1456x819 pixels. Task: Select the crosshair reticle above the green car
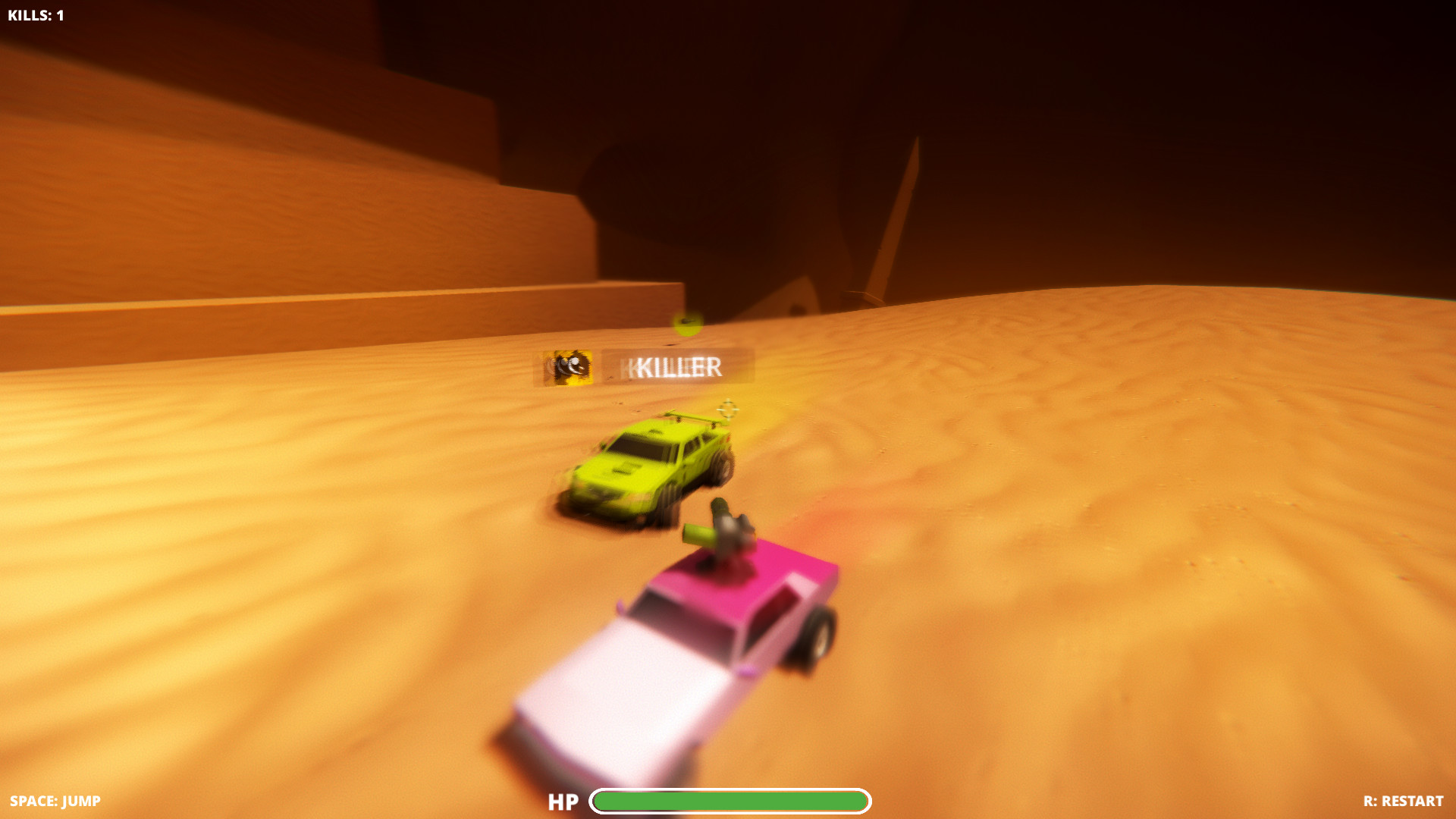(729, 410)
